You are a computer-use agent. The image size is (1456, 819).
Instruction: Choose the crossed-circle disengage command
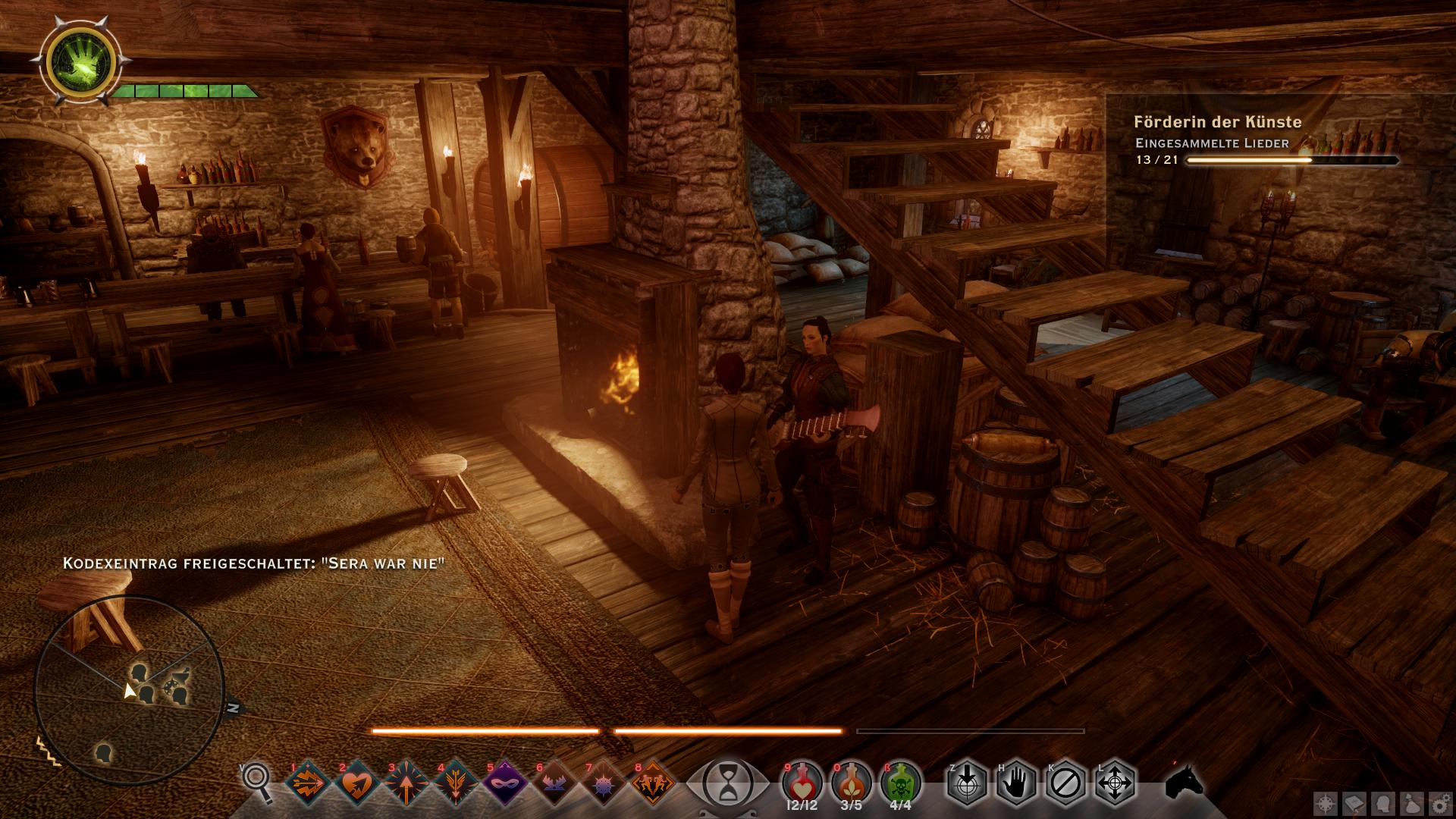point(1065,782)
